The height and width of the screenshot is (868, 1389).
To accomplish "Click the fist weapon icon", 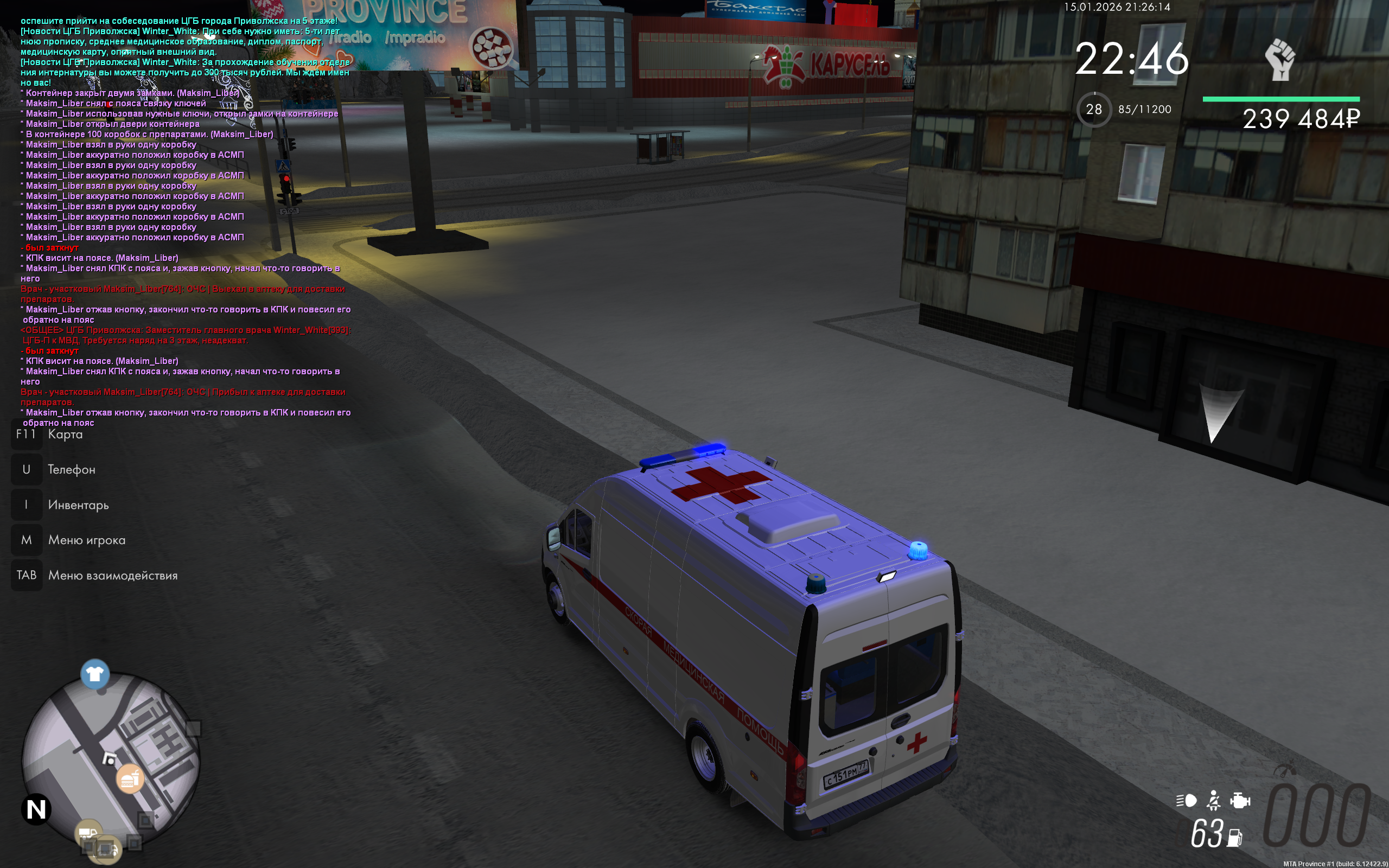I will [1279, 59].
